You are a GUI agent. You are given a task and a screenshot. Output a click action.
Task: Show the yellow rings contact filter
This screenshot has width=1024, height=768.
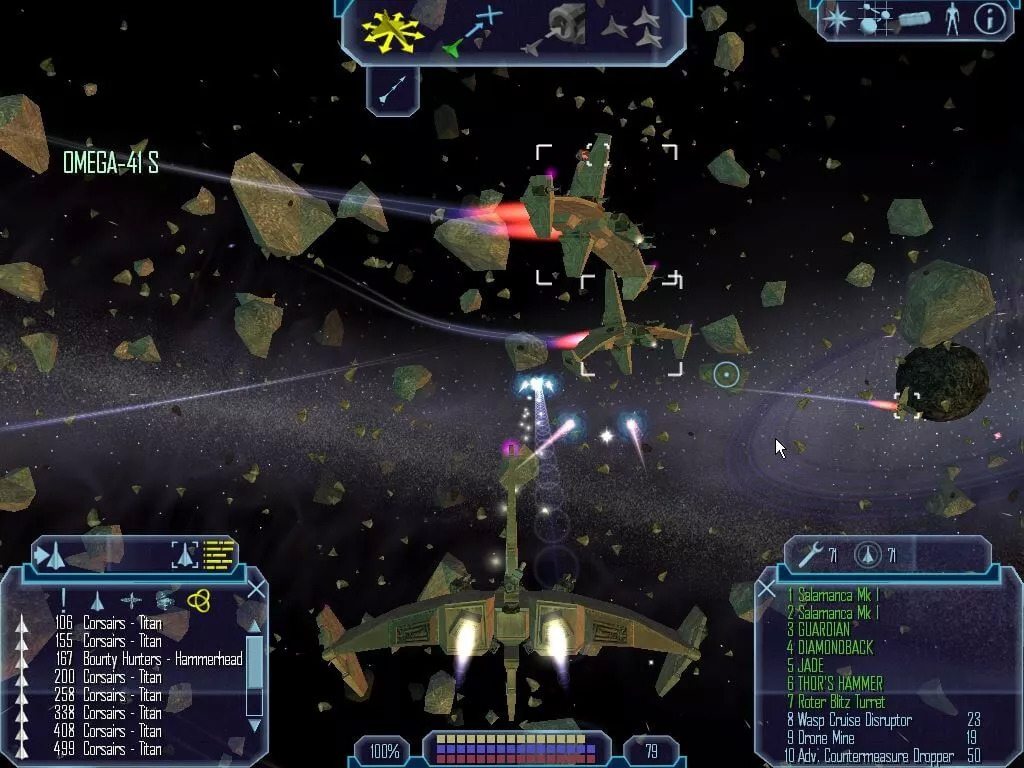pos(198,599)
